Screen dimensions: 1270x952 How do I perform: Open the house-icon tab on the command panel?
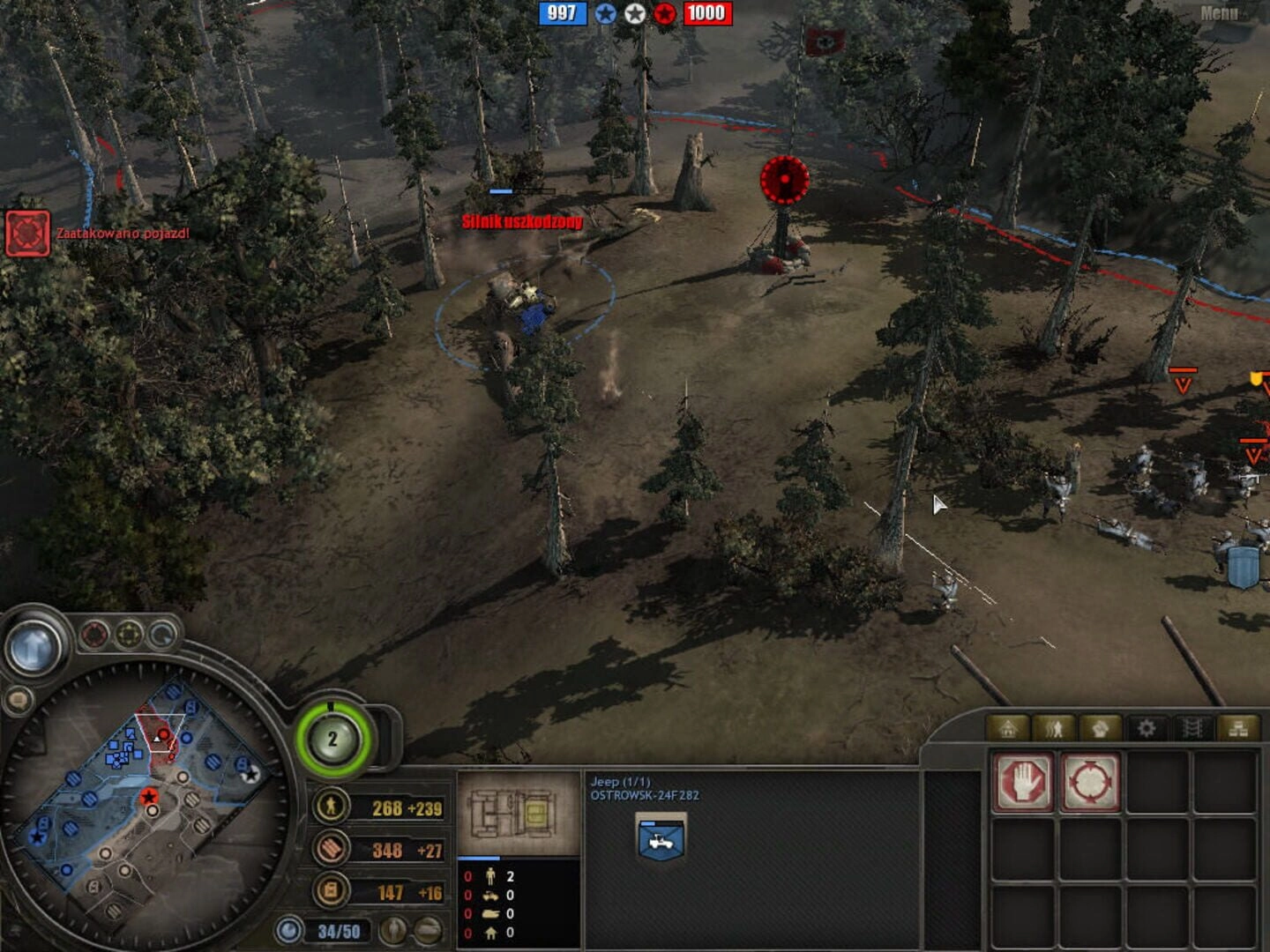(1009, 728)
